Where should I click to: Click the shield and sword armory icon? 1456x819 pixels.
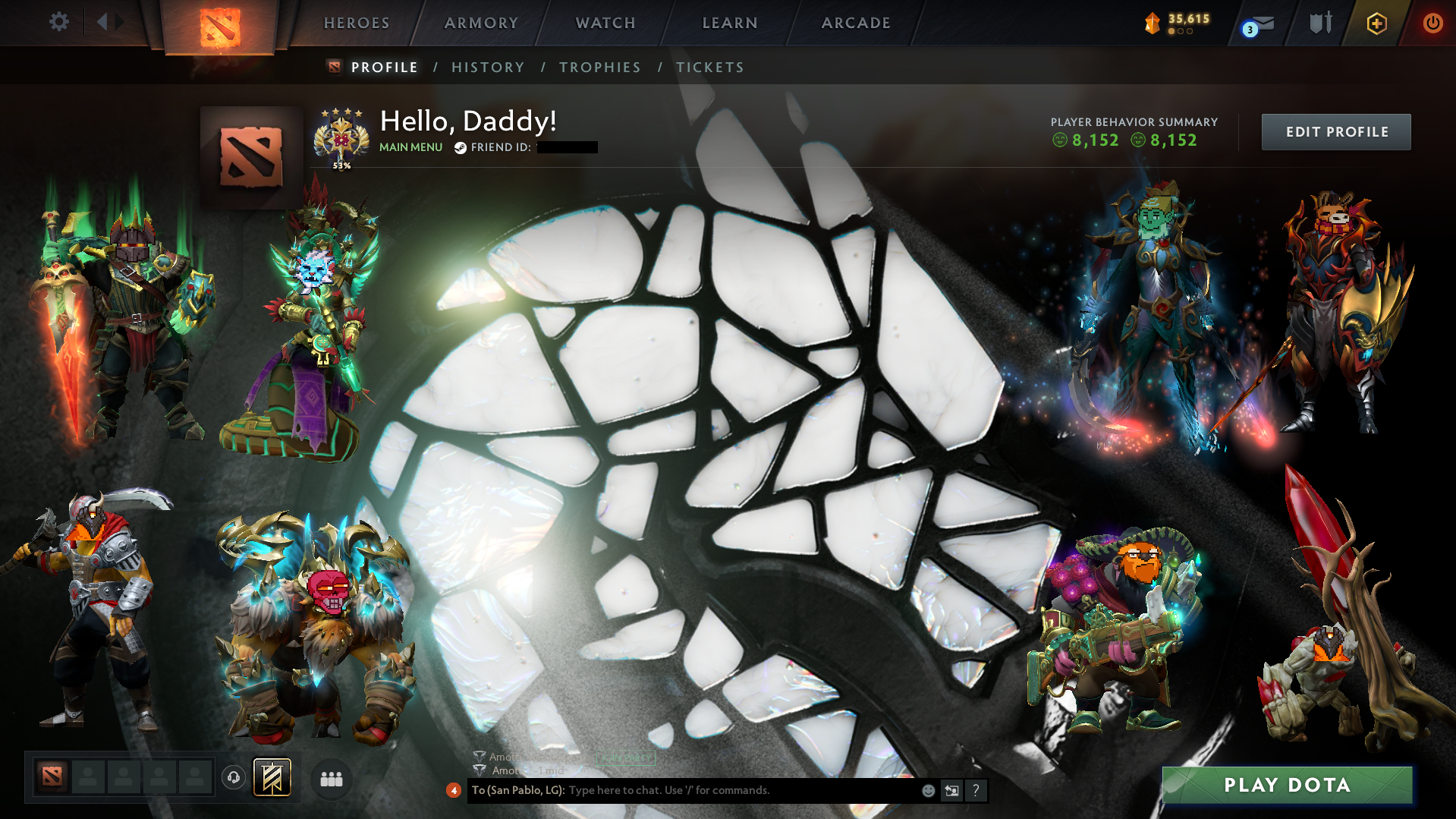tap(1319, 23)
